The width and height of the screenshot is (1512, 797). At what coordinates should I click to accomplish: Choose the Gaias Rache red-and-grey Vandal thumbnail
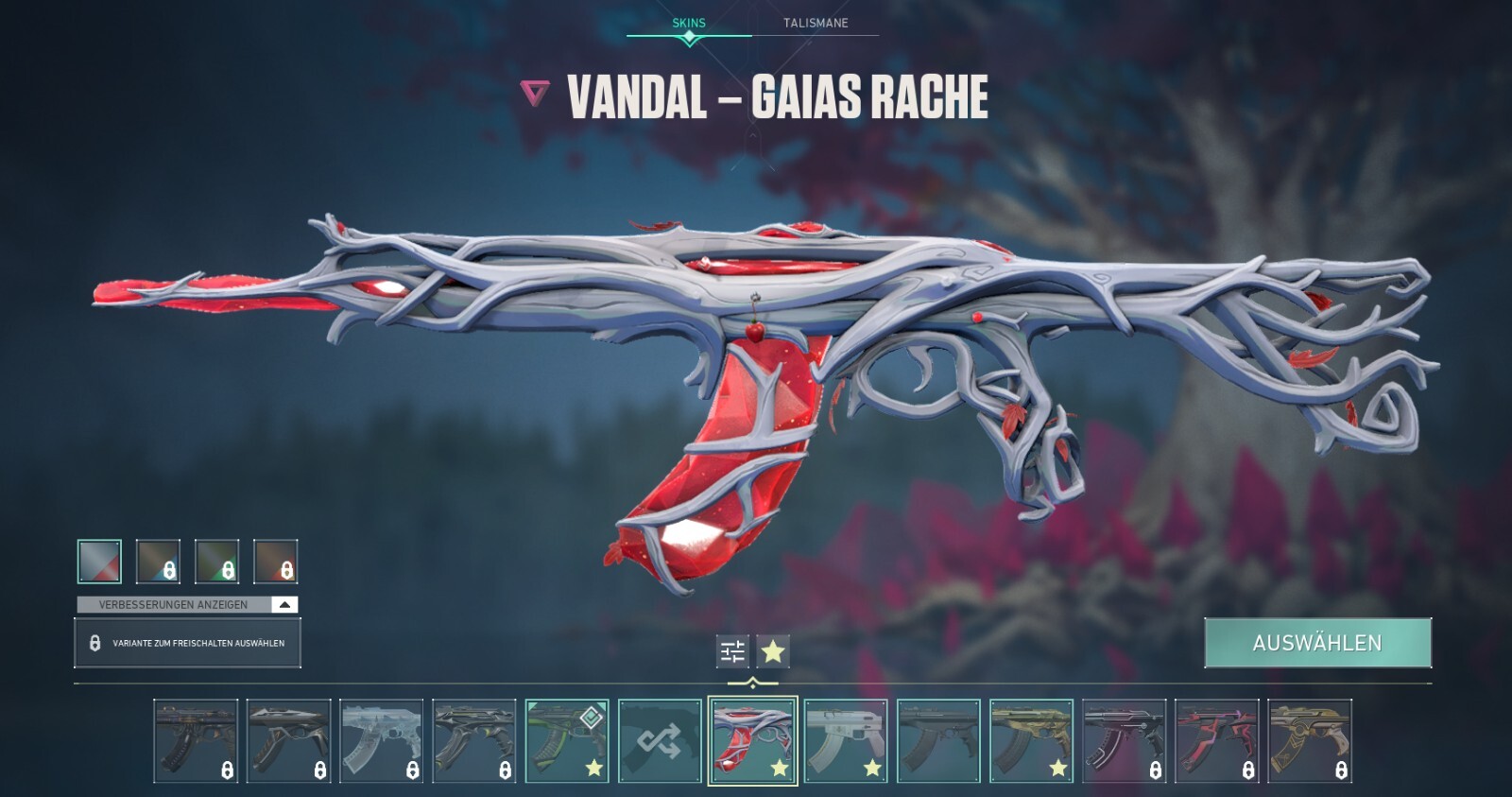(752, 741)
